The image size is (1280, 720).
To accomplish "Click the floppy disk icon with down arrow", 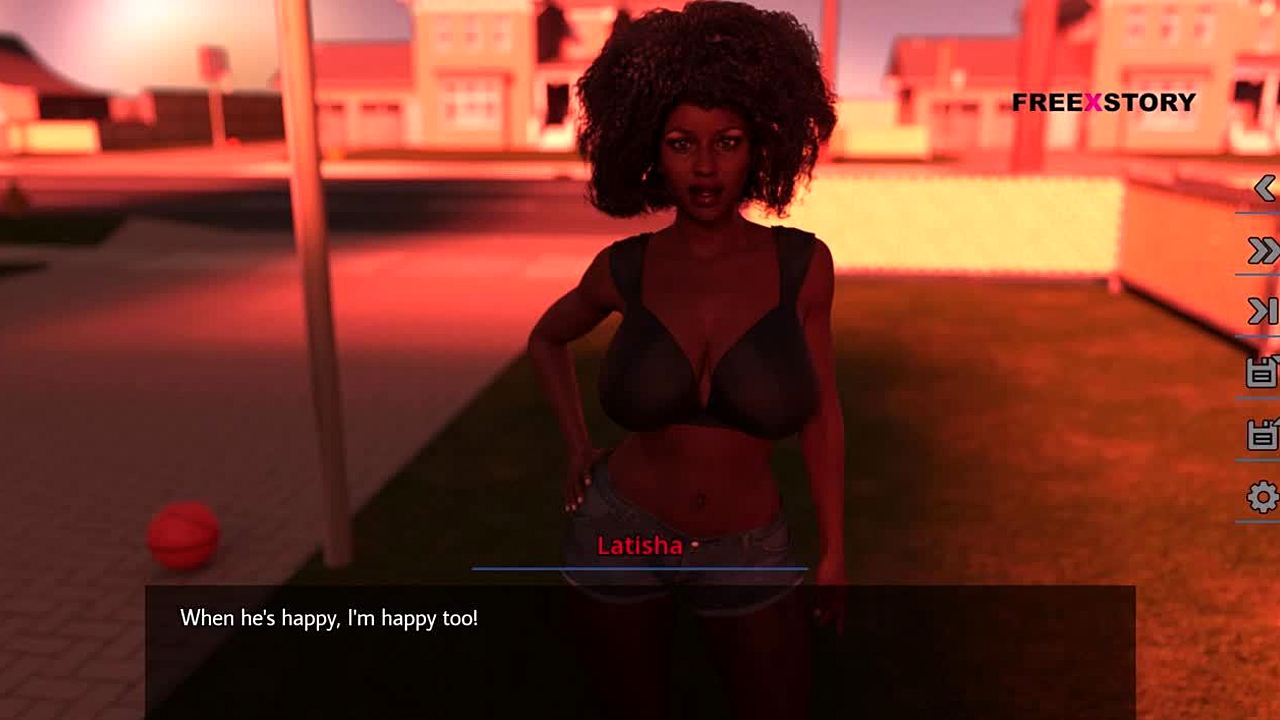I will tap(1262, 372).
